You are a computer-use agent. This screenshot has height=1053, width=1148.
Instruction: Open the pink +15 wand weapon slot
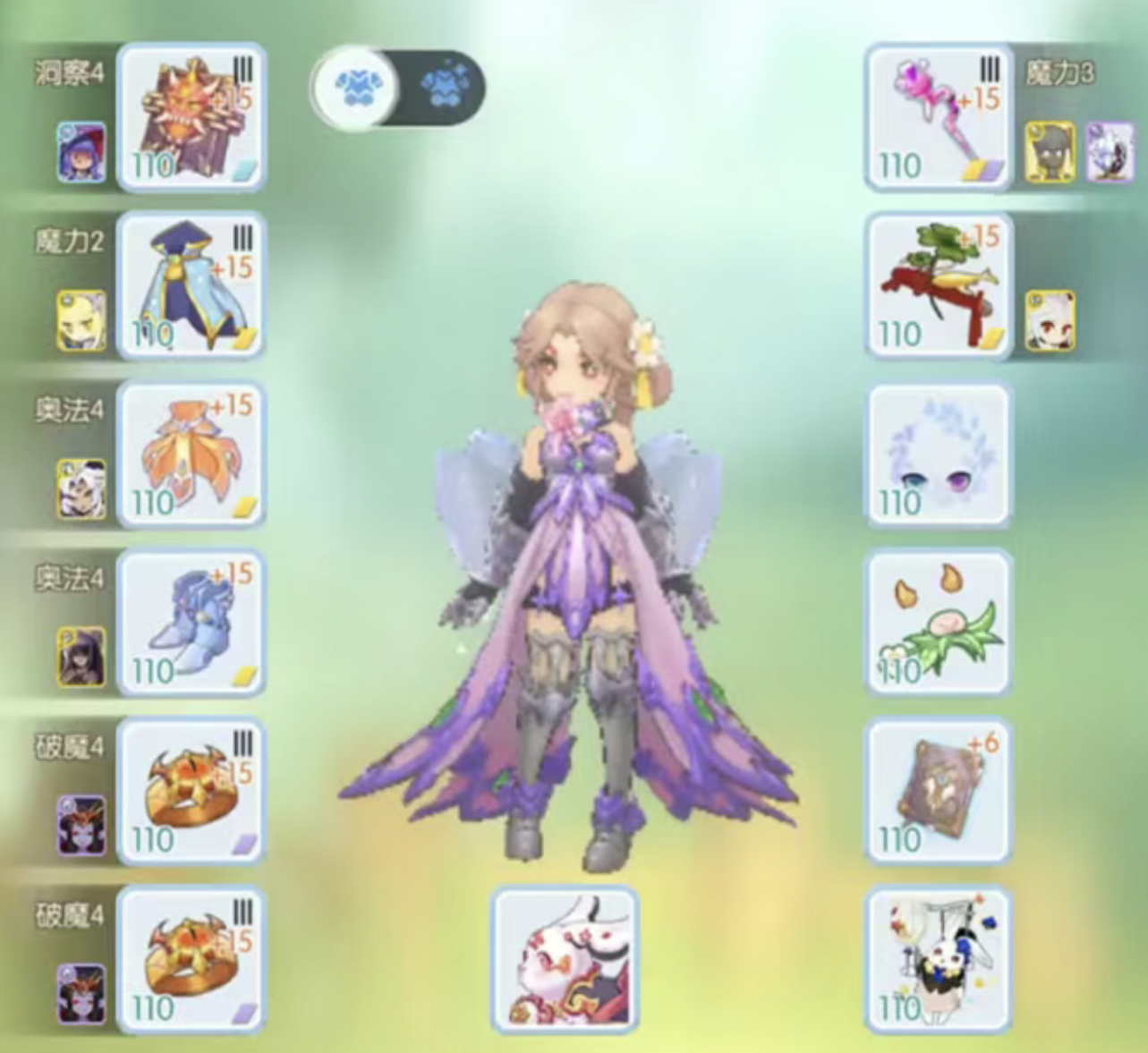(937, 116)
